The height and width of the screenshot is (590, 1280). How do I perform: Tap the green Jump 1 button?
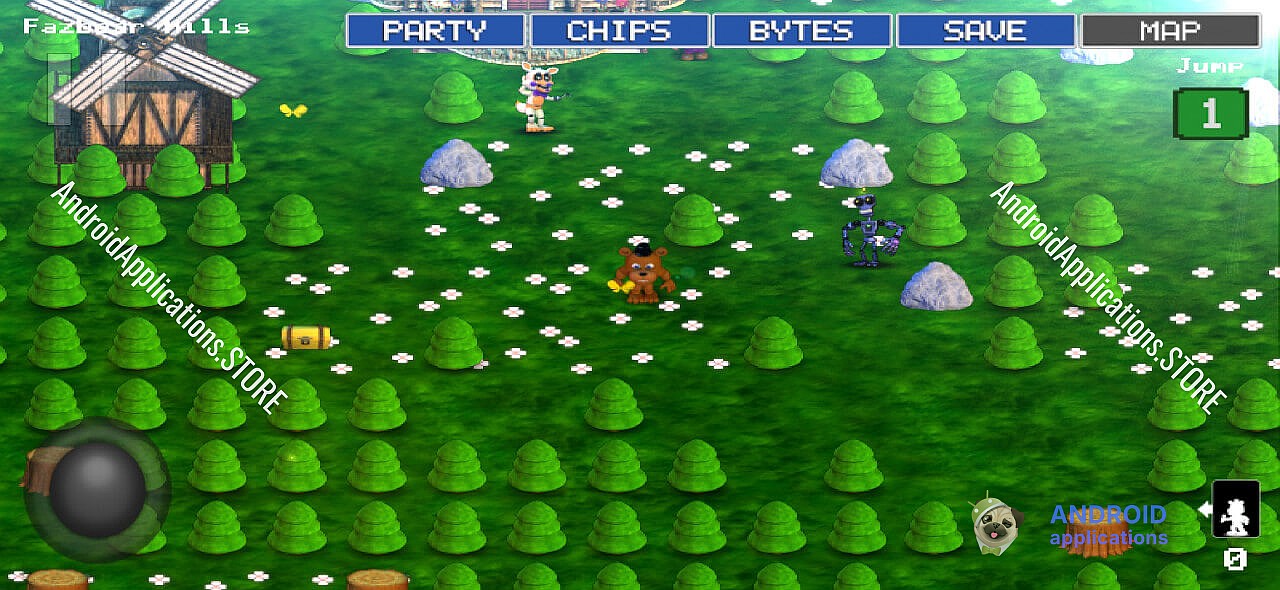[x=1210, y=113]
